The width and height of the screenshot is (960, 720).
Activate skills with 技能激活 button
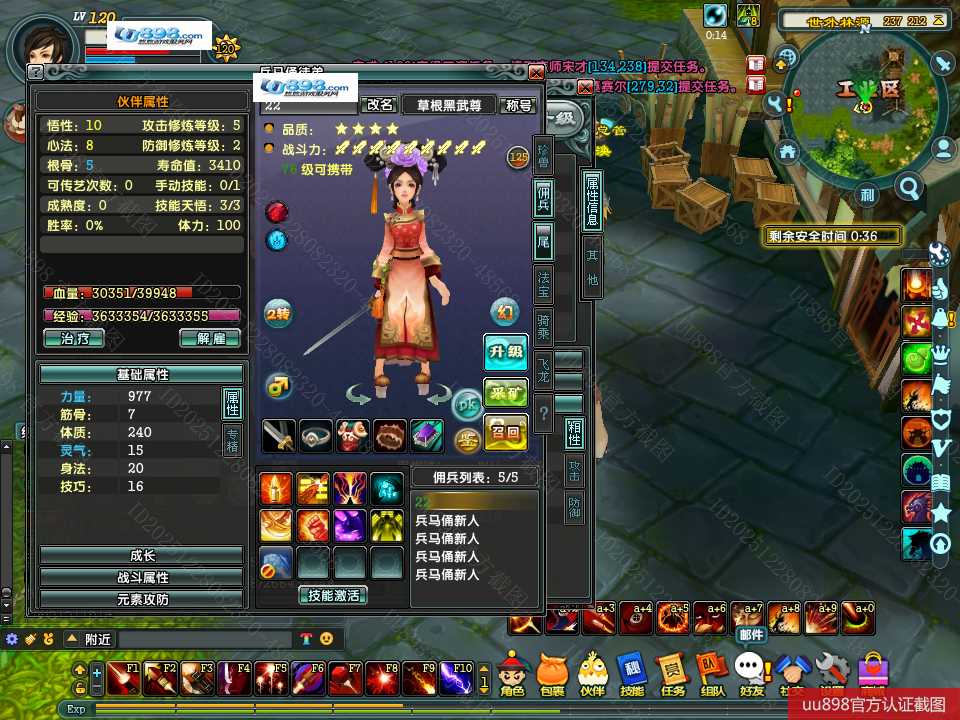(x=332, y=595)
